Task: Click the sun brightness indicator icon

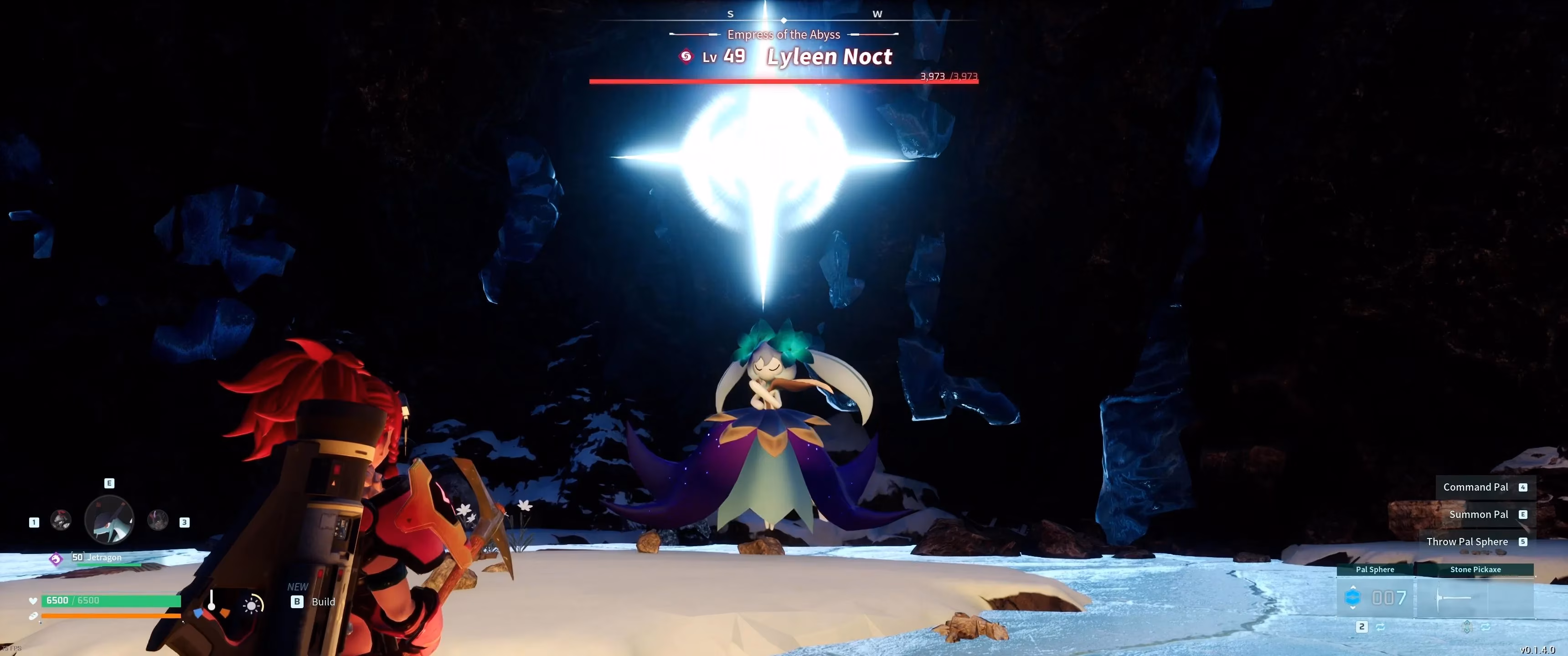Action: [x=252, y=605]
